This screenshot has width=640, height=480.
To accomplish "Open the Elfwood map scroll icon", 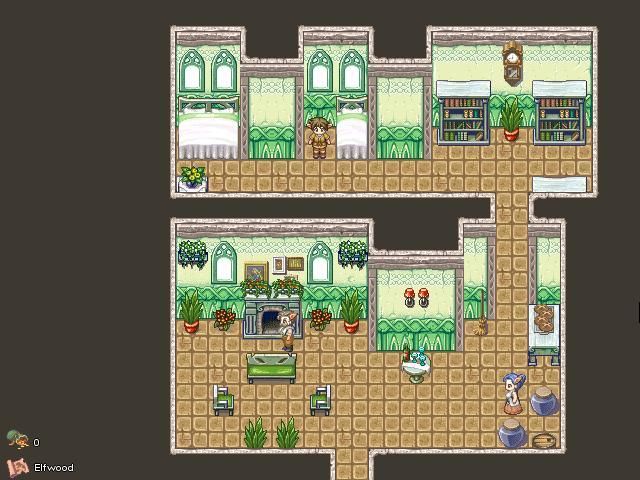I will click(x=17, y=466).
